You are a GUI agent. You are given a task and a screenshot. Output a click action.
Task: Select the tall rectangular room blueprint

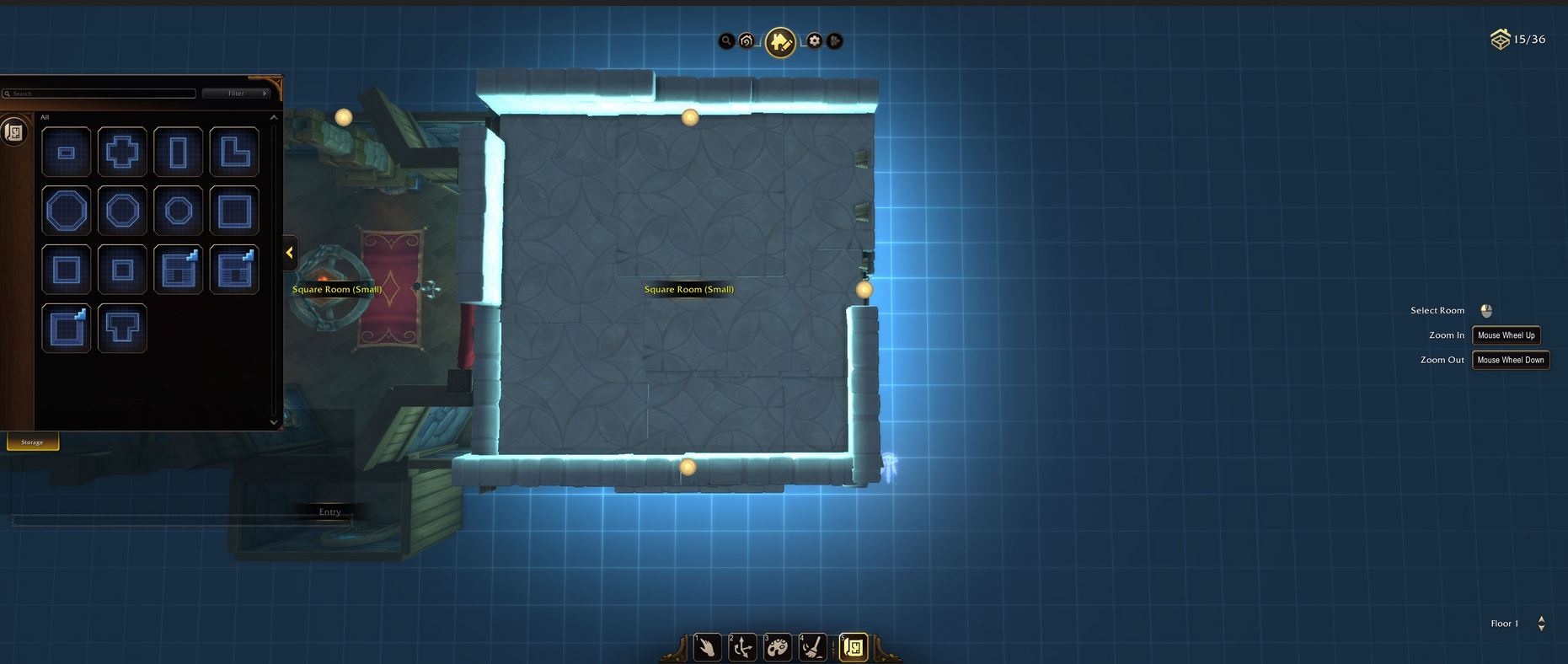[178, 153]
